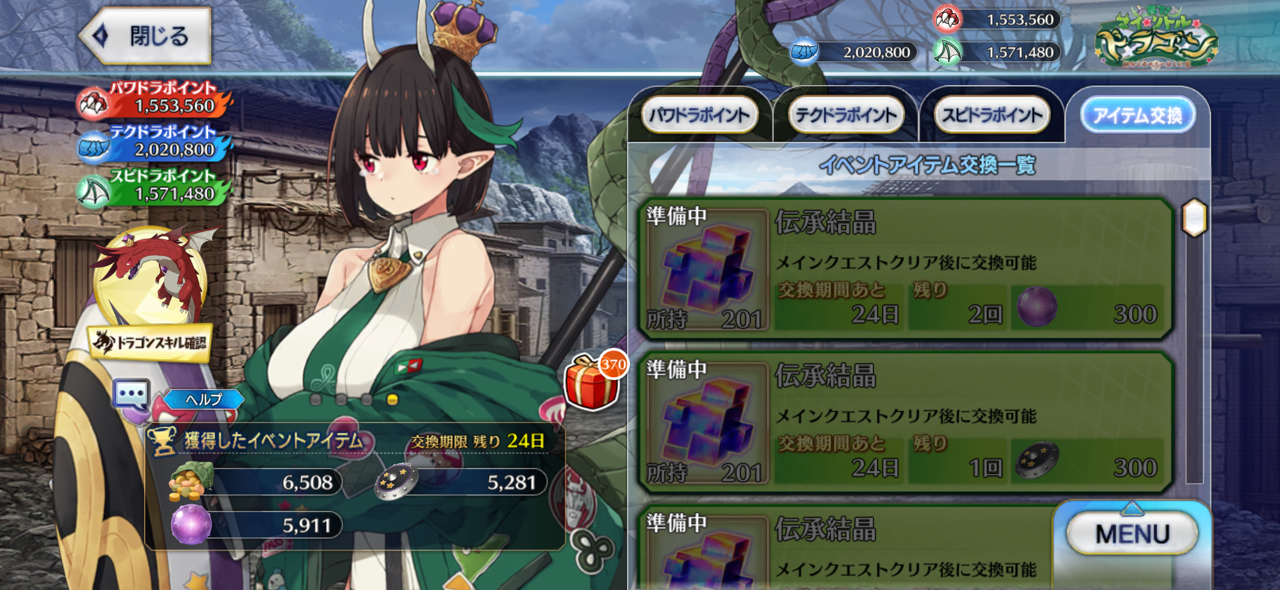
Task: Click the clover icon at panel corner
Action: (590, 544)
